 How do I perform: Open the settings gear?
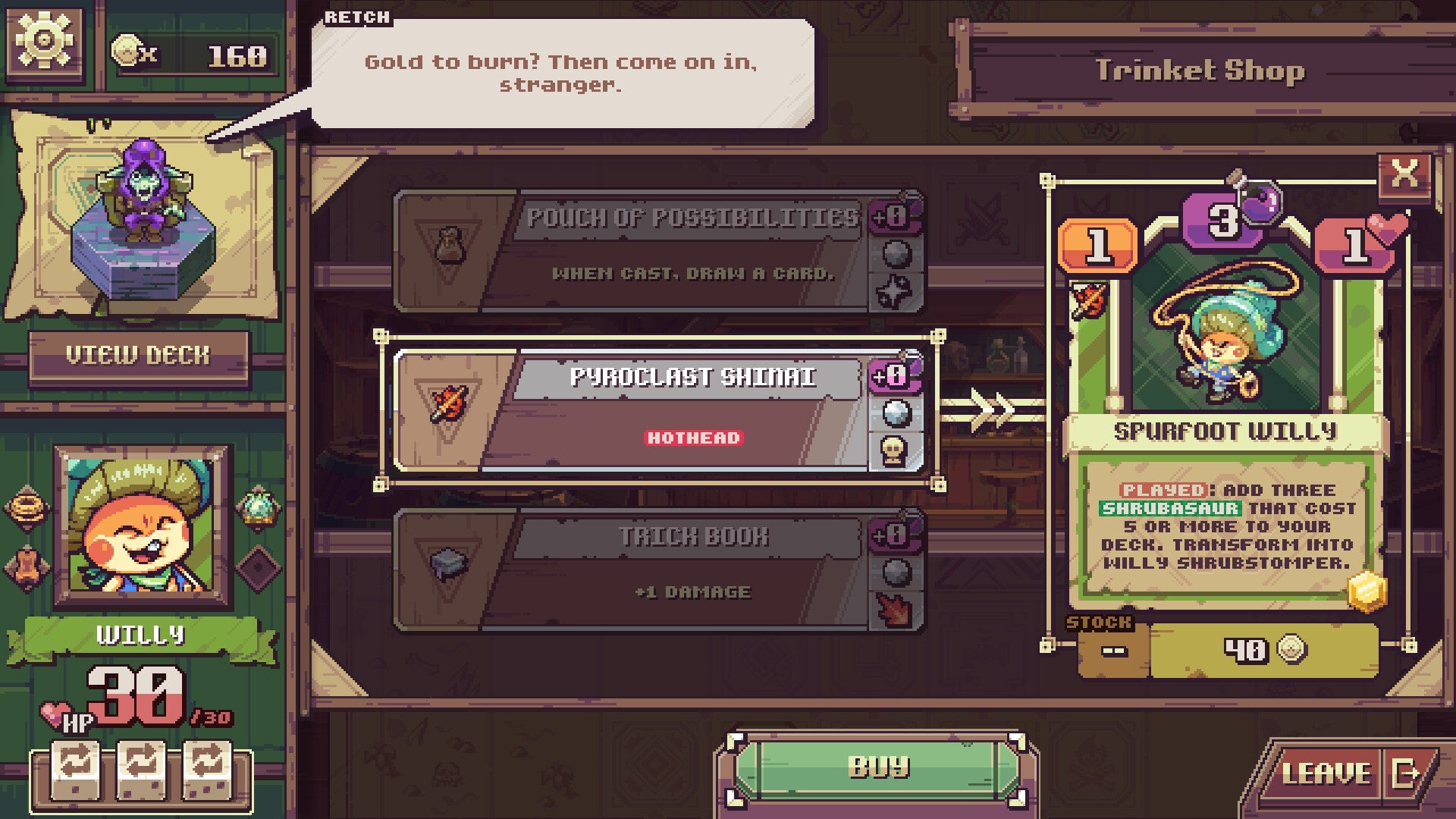44,42
